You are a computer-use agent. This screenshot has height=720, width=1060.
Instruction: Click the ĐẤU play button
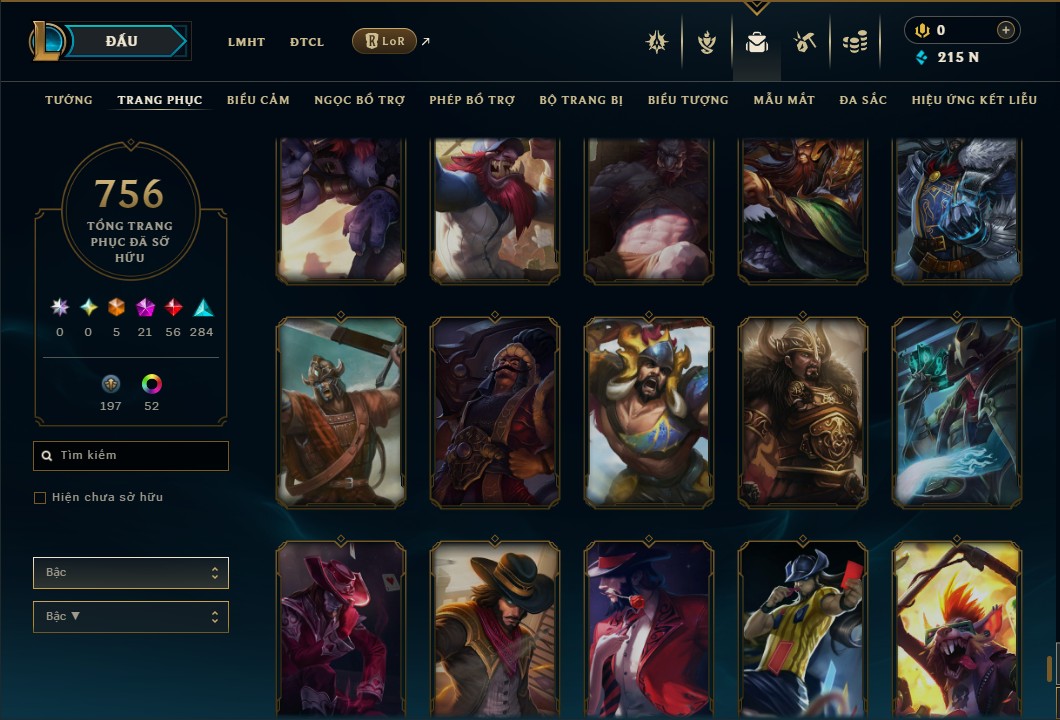[122, 41]
